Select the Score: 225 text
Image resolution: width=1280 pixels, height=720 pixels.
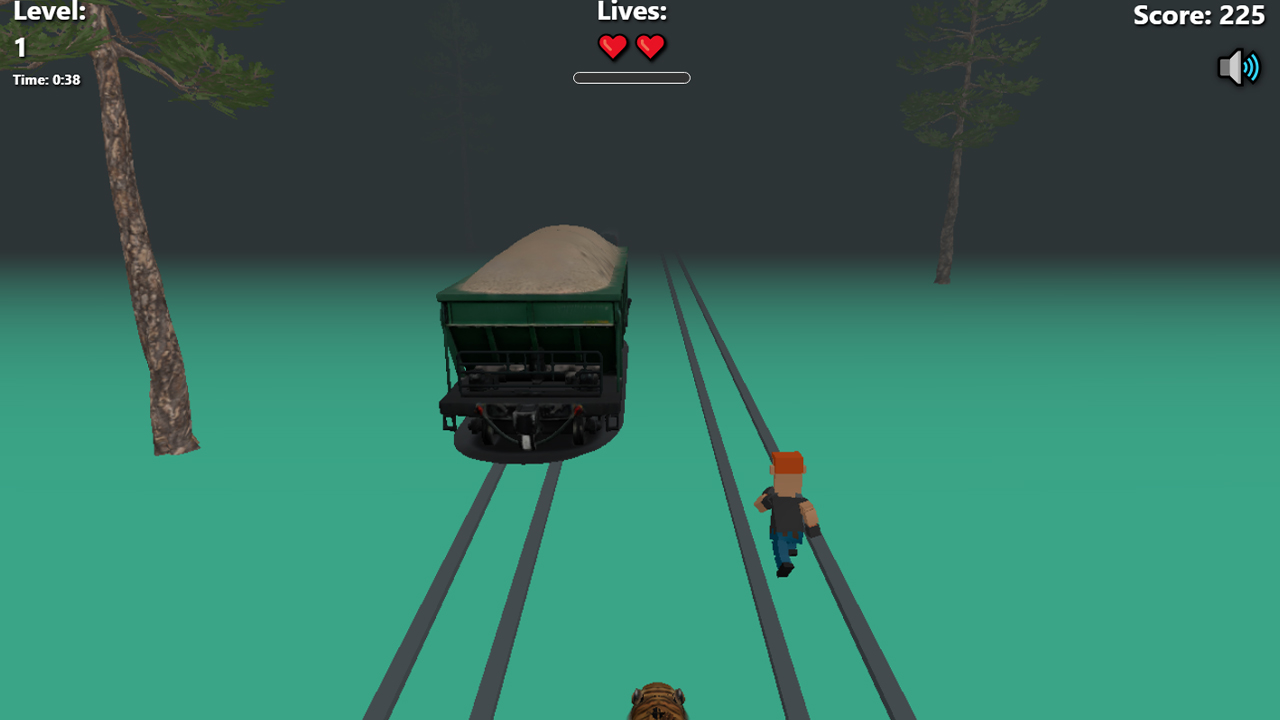click(1198, 16)
